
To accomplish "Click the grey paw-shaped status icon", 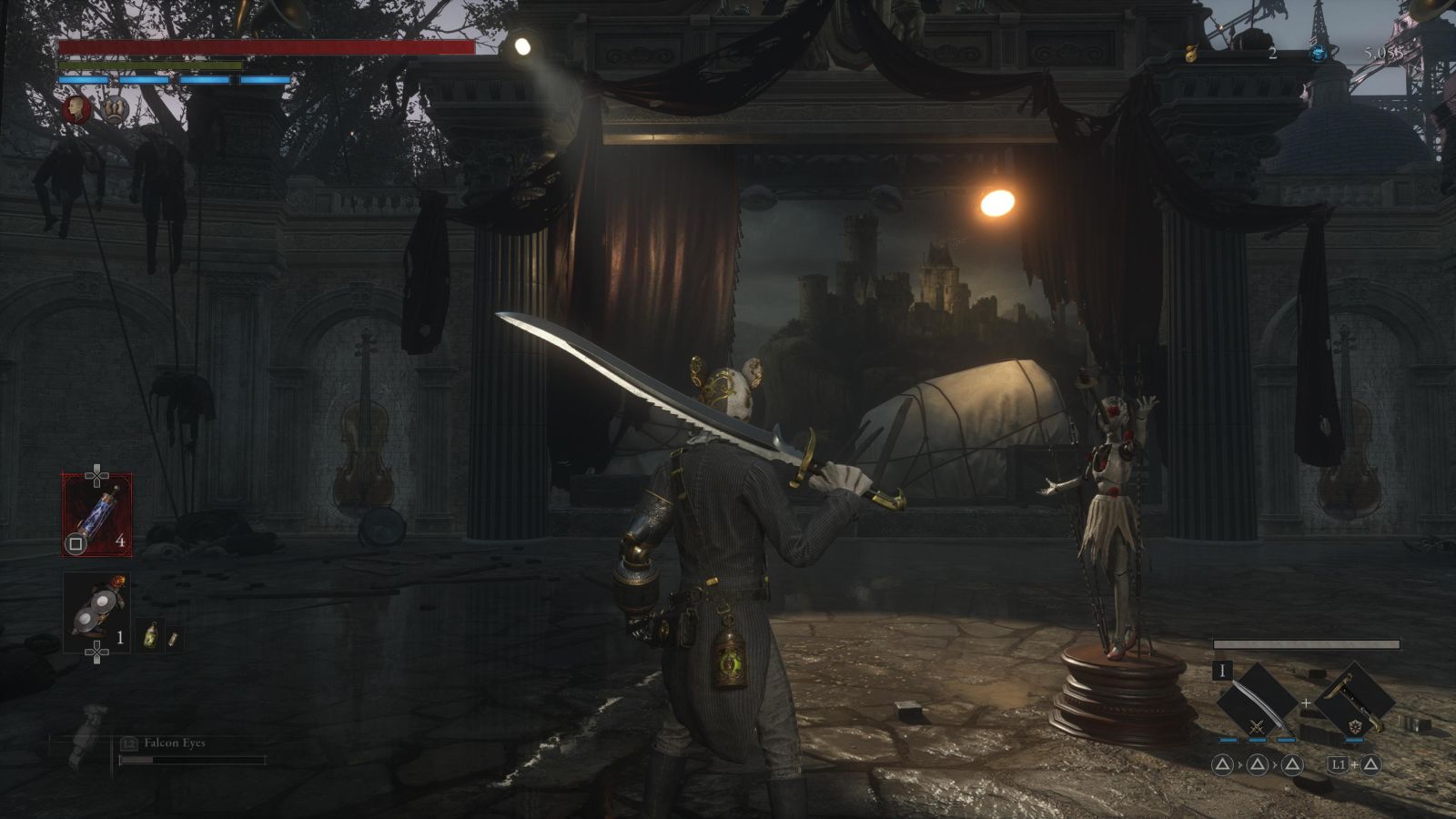I will 115,110.
